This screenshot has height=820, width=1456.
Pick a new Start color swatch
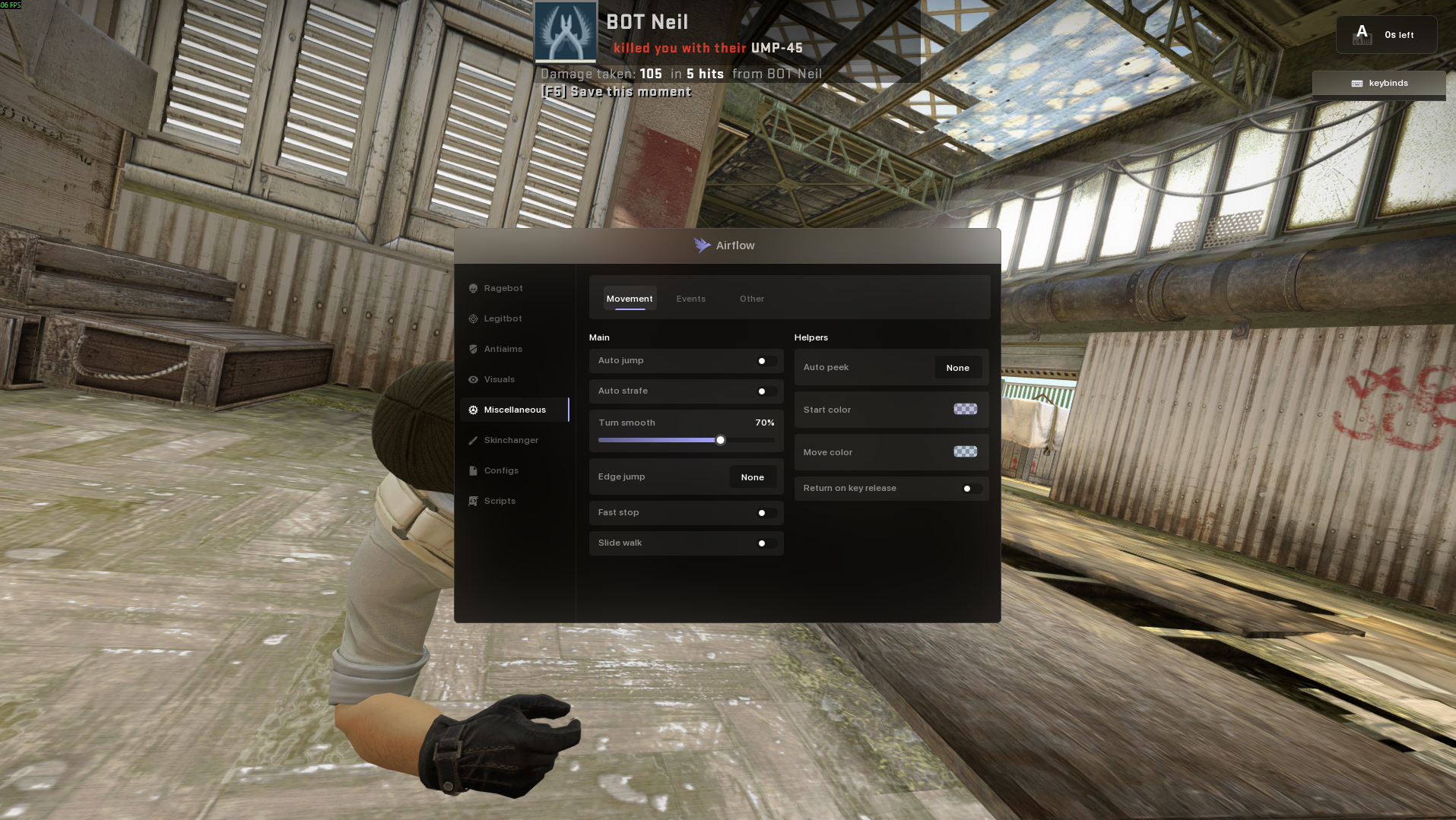tap(965, 409)
